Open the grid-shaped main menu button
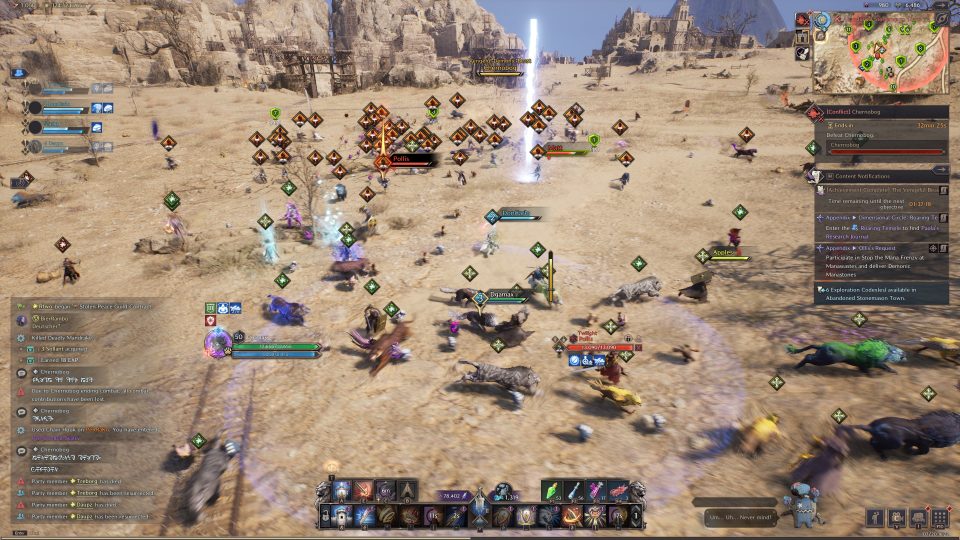The height and width of the screenshot is (540, 960). (939, 518)
